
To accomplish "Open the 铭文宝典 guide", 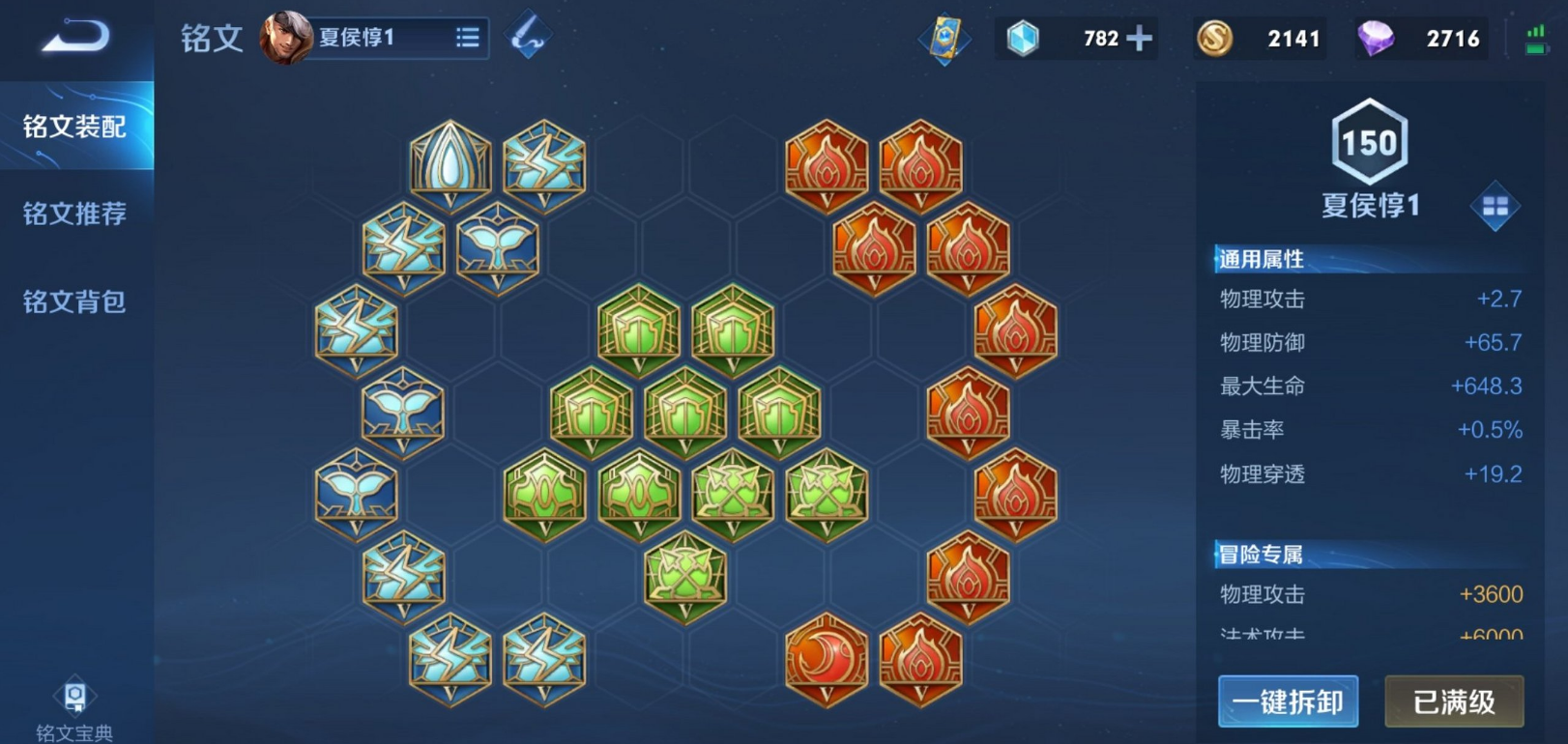I will pyautogui.click(x=74, y=710).
